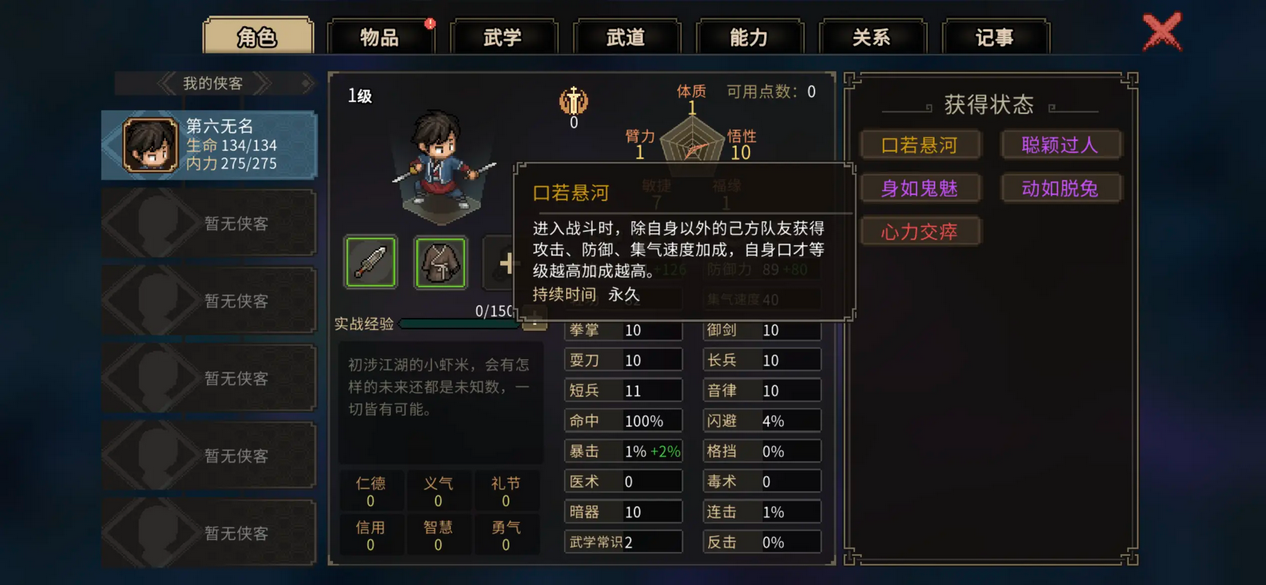The height and width of the screenshot is (585, 1266).
Task: Open the 物品 tab
Action: [380, 38]
